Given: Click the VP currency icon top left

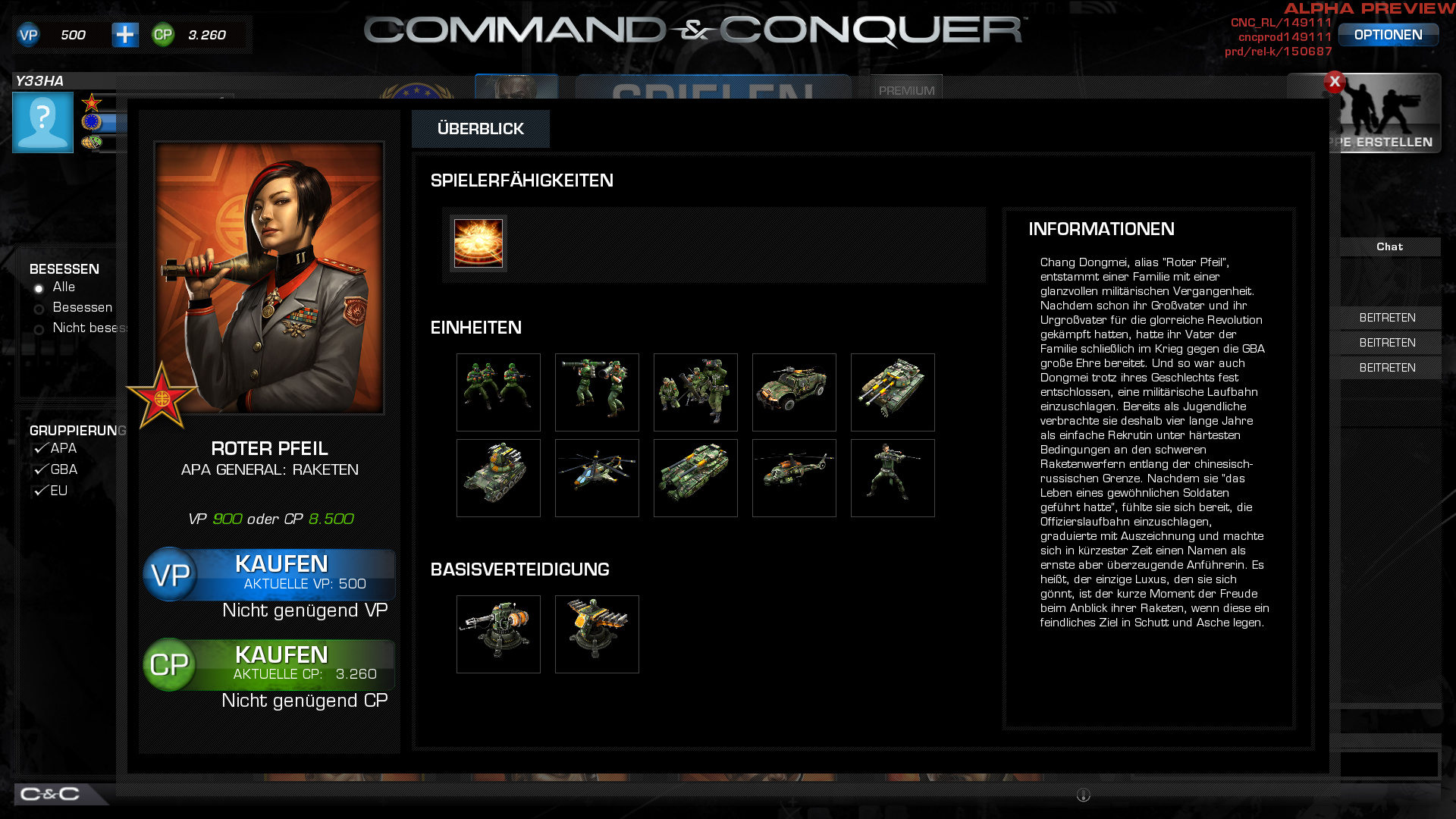Looking at the screenshot, I should click(28, 34).
